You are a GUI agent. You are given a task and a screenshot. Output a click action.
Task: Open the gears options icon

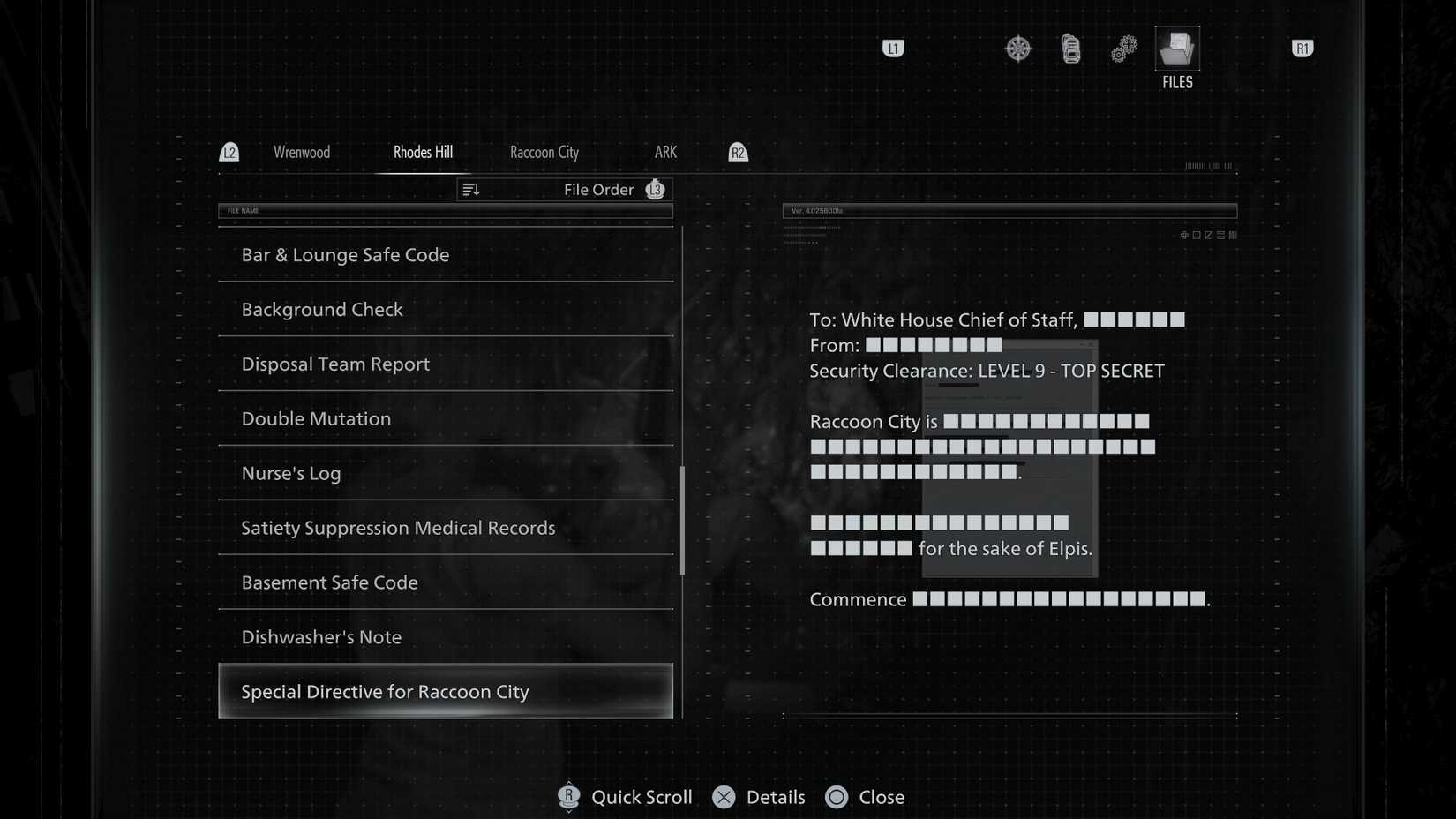1122,49
